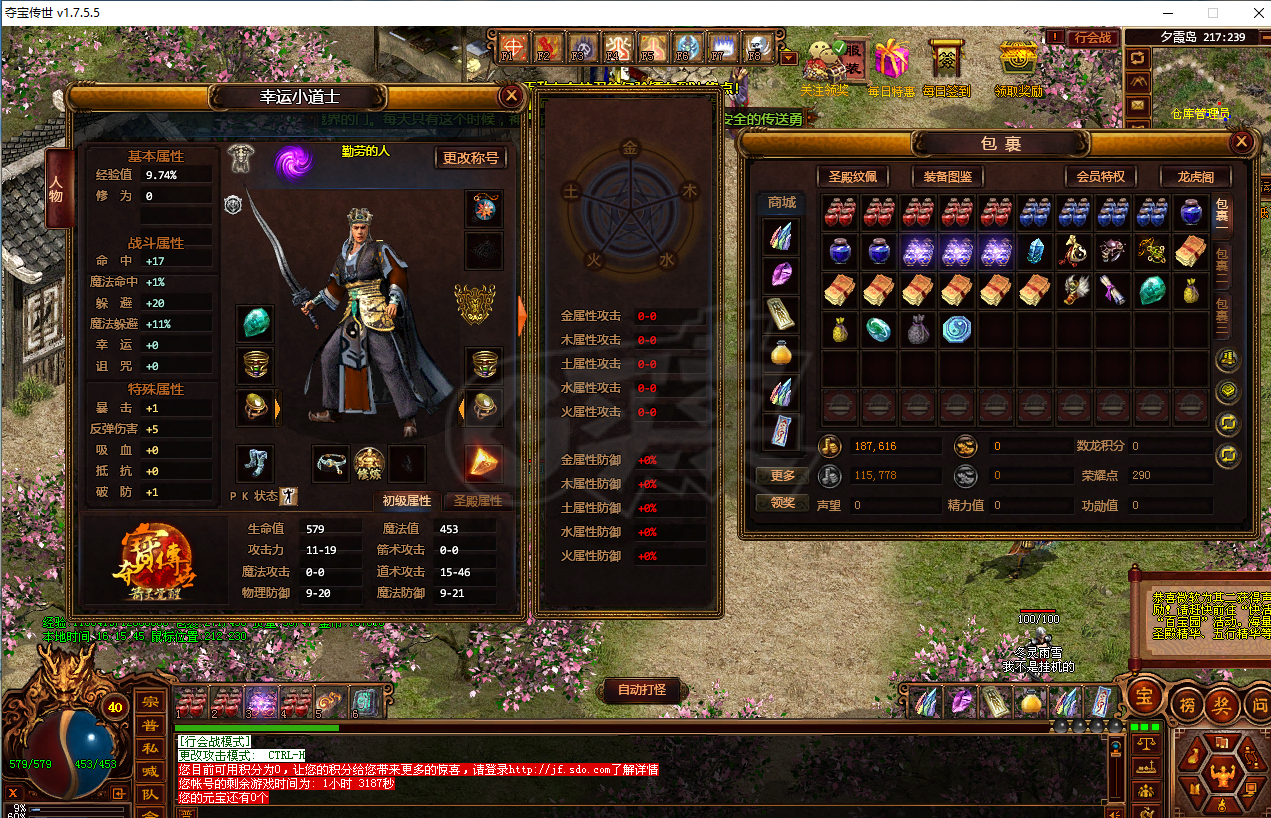Open the 会员特权 menu
The image size is (1271, 818).
(1100, 177)
